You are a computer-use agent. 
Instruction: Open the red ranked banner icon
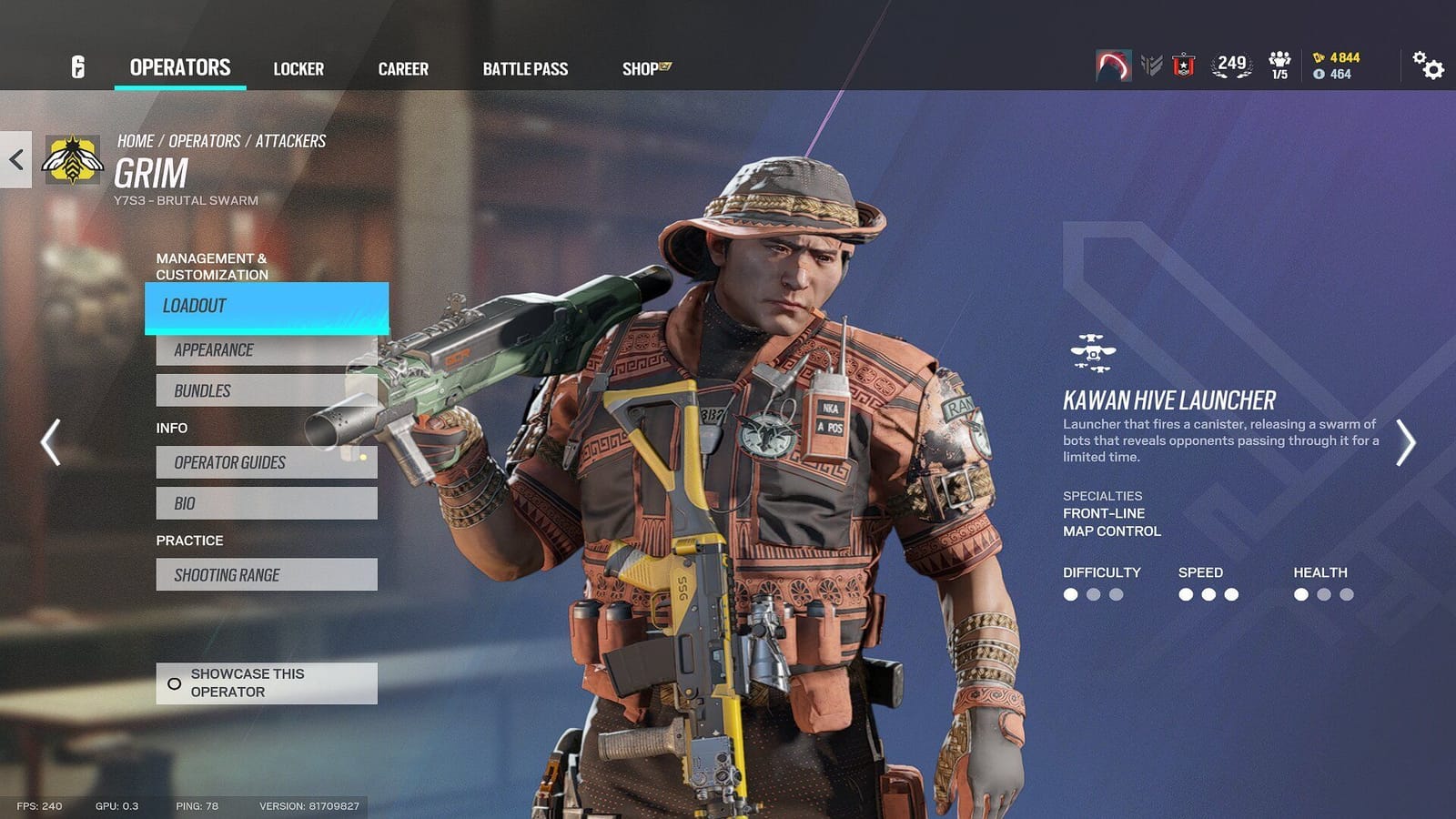1184,64
